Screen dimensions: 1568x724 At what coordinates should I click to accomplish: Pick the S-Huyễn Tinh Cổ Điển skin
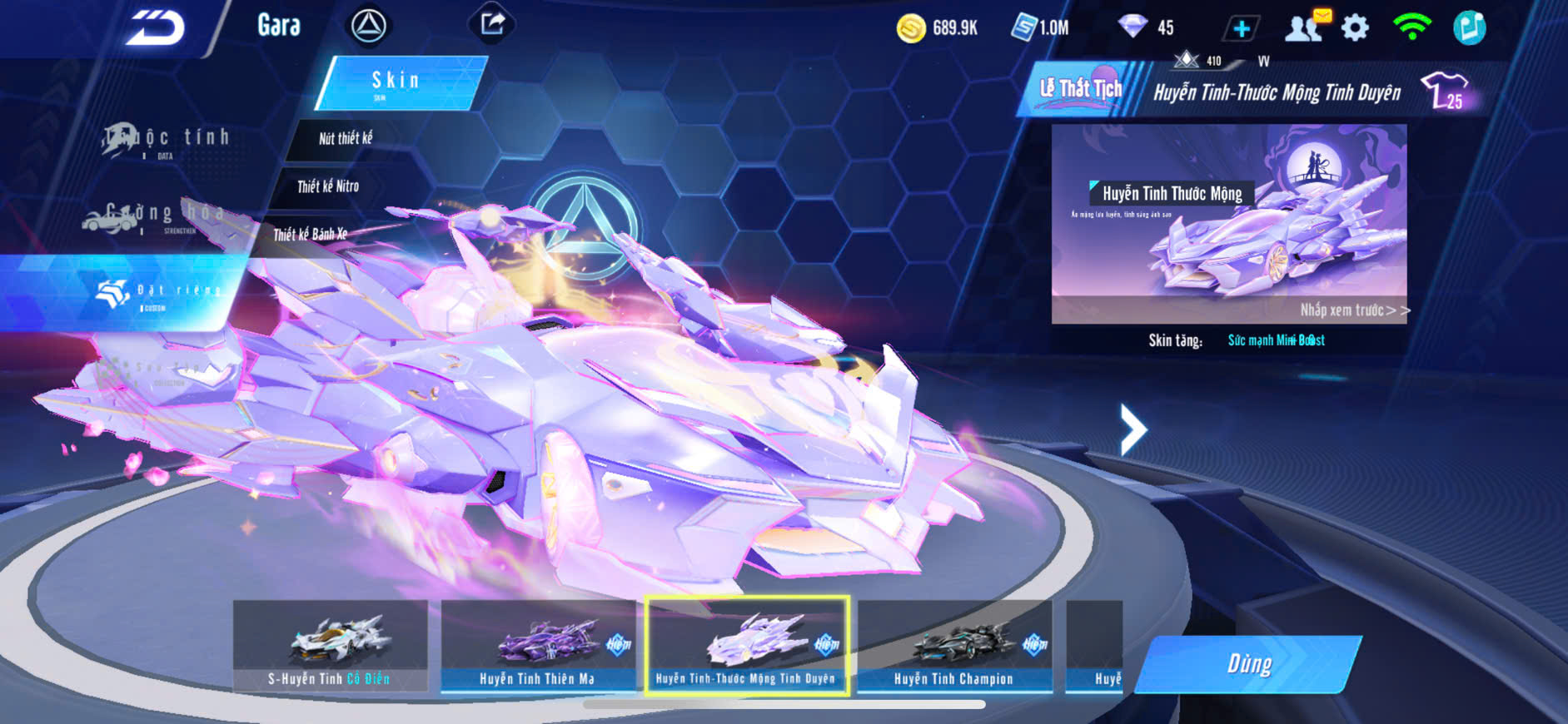[330, 646]
